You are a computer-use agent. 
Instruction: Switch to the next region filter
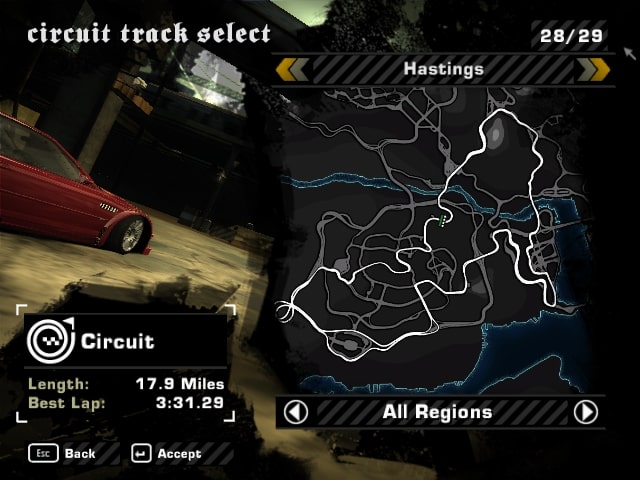(586, 412)
